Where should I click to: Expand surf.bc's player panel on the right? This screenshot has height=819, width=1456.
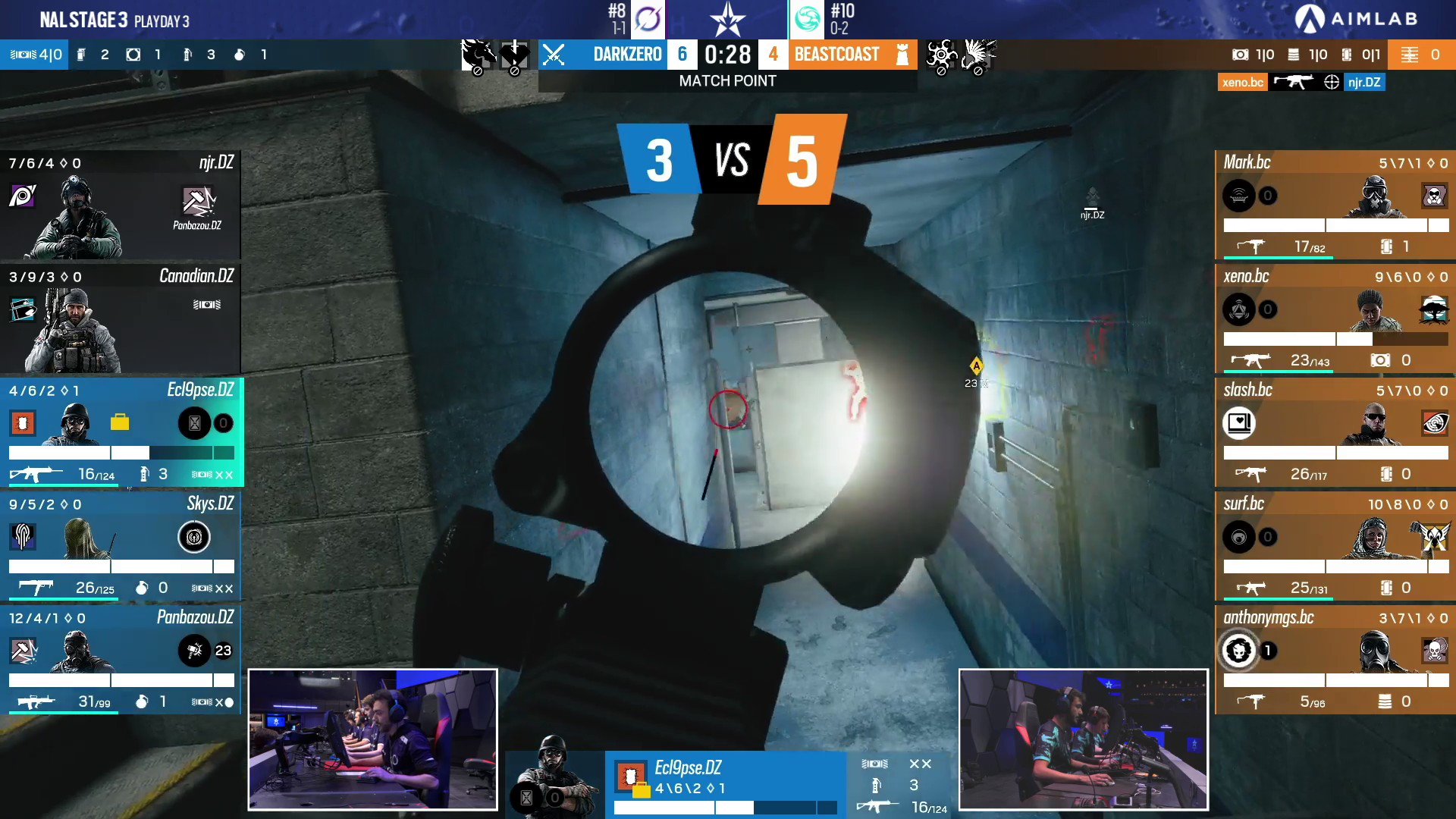[x=1335, y=546]
